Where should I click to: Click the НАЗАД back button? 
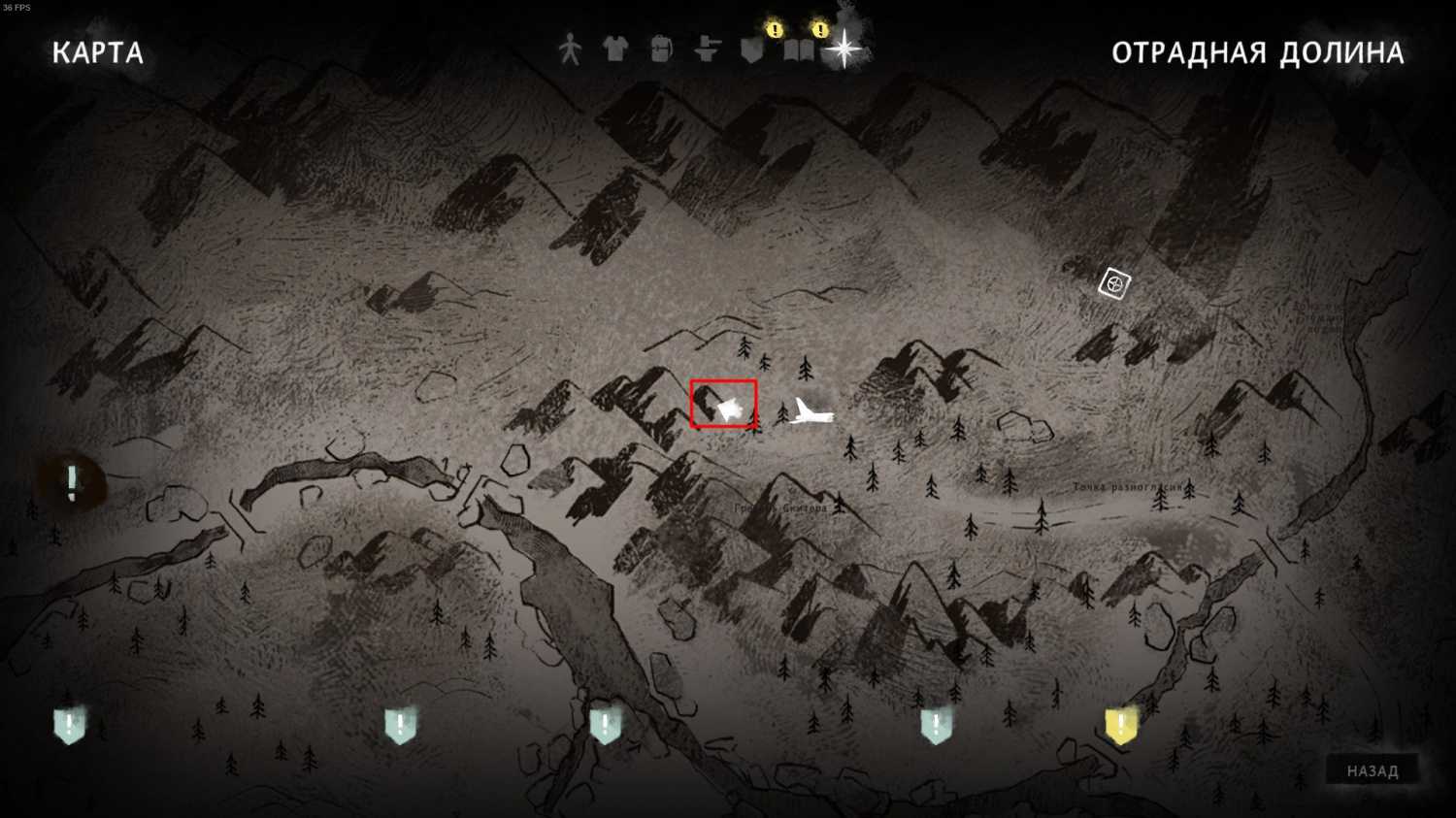[1372, 771]
